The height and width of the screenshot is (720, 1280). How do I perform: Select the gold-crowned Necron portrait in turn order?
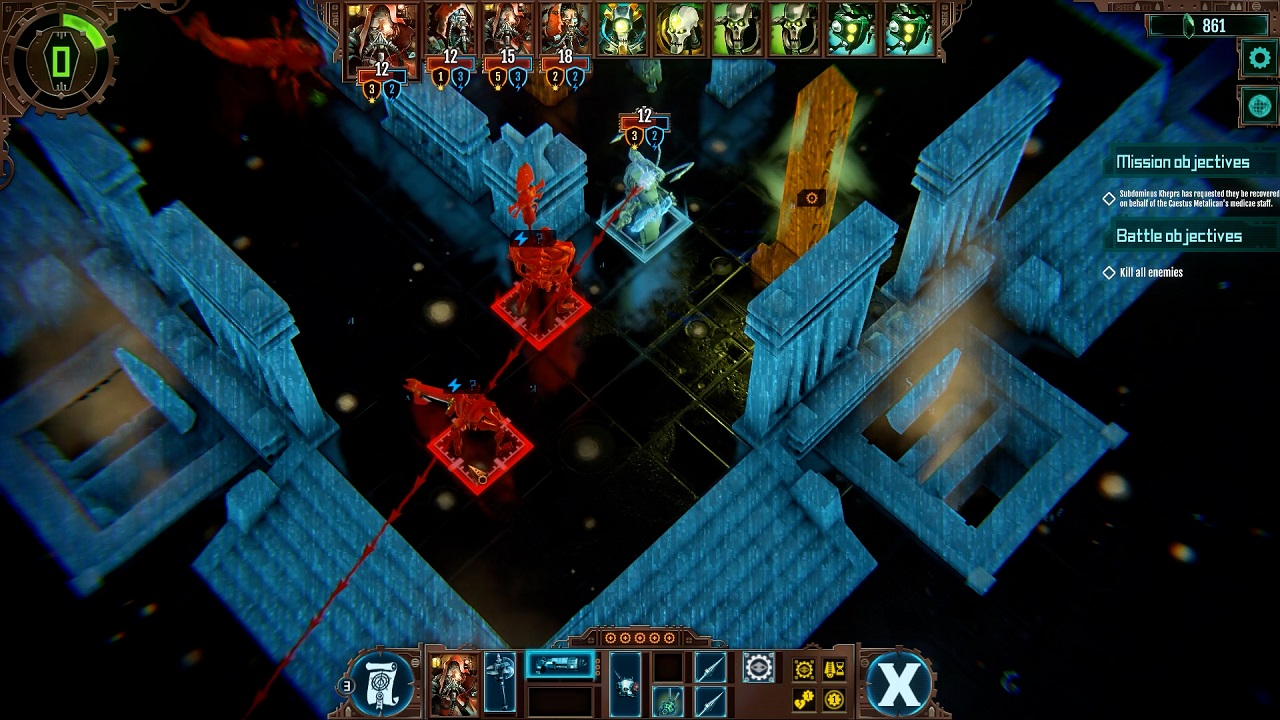(x=623, y=29)
